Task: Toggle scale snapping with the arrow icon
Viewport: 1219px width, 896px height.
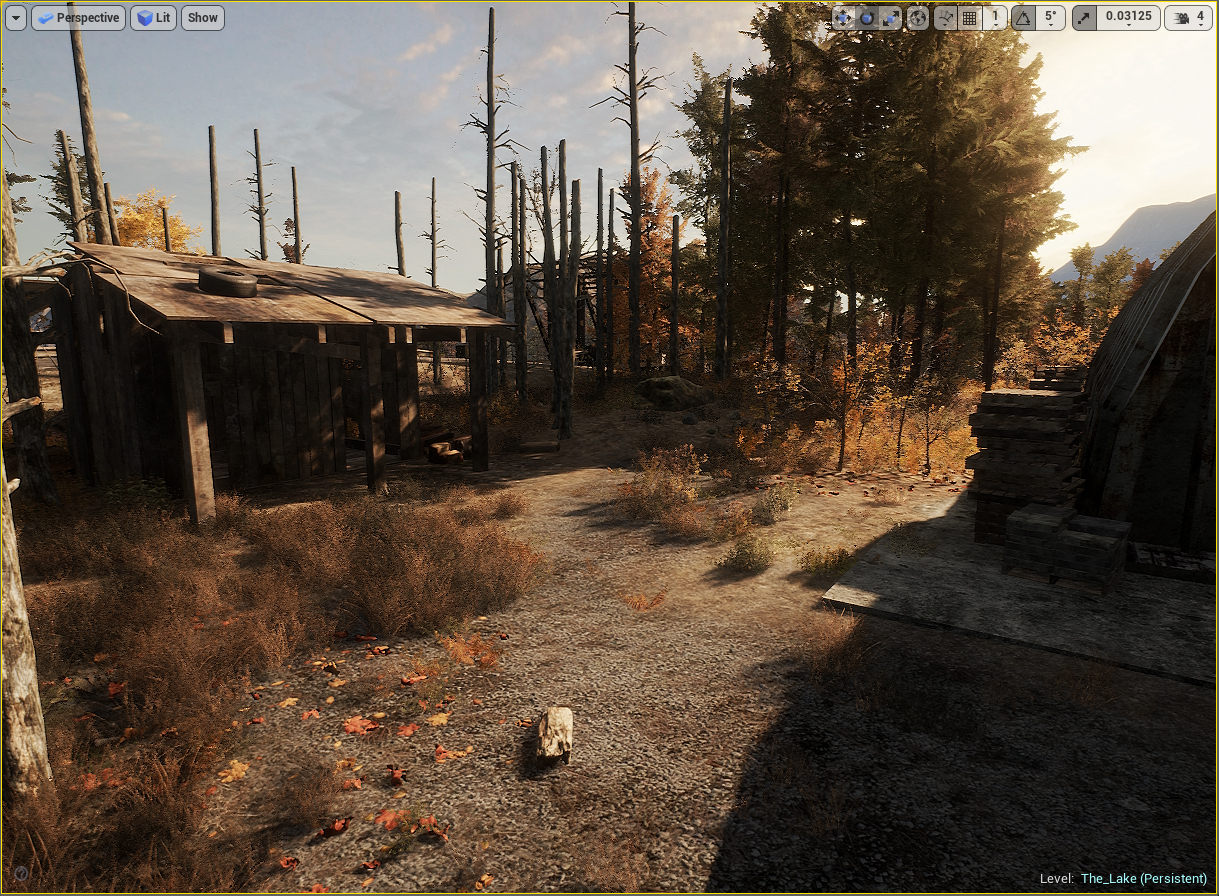Action: coord(1085,17)
